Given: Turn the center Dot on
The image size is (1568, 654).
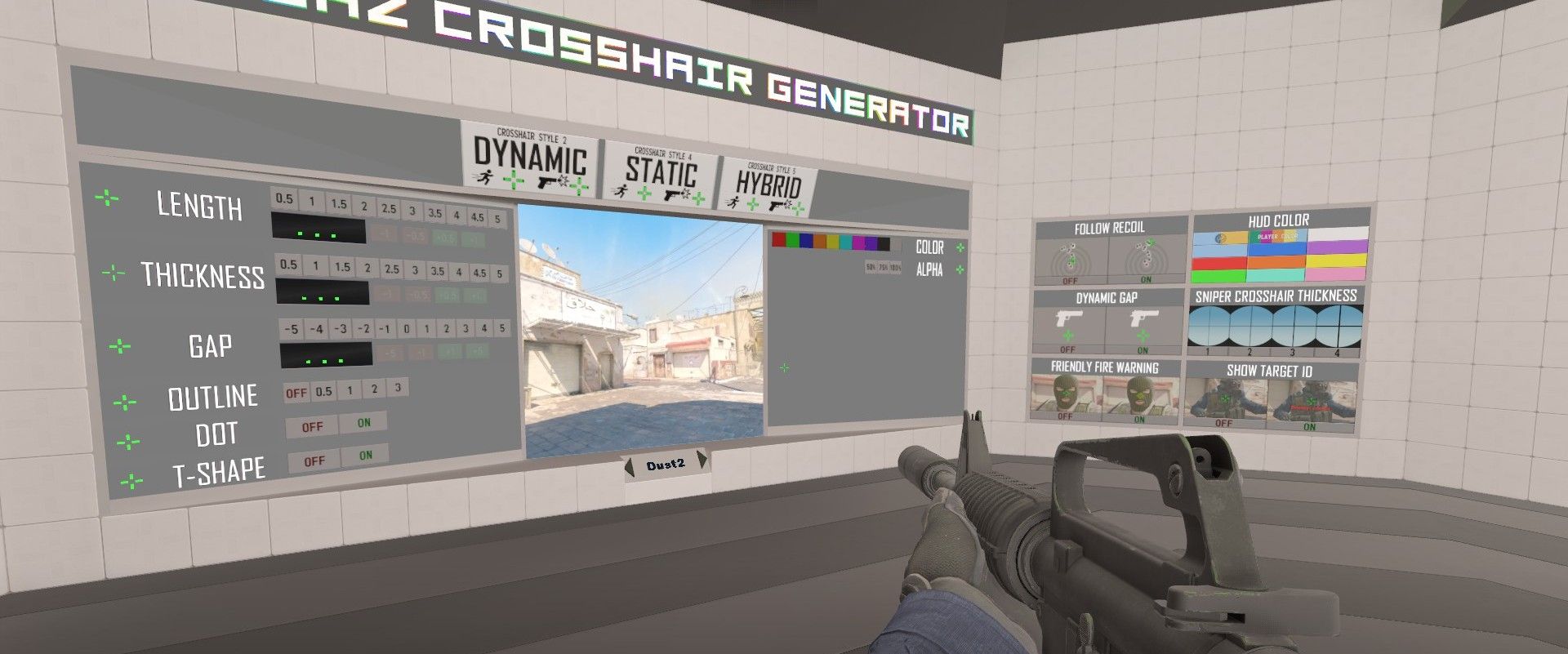Looking at the screenshot, I should click(363, 423).
